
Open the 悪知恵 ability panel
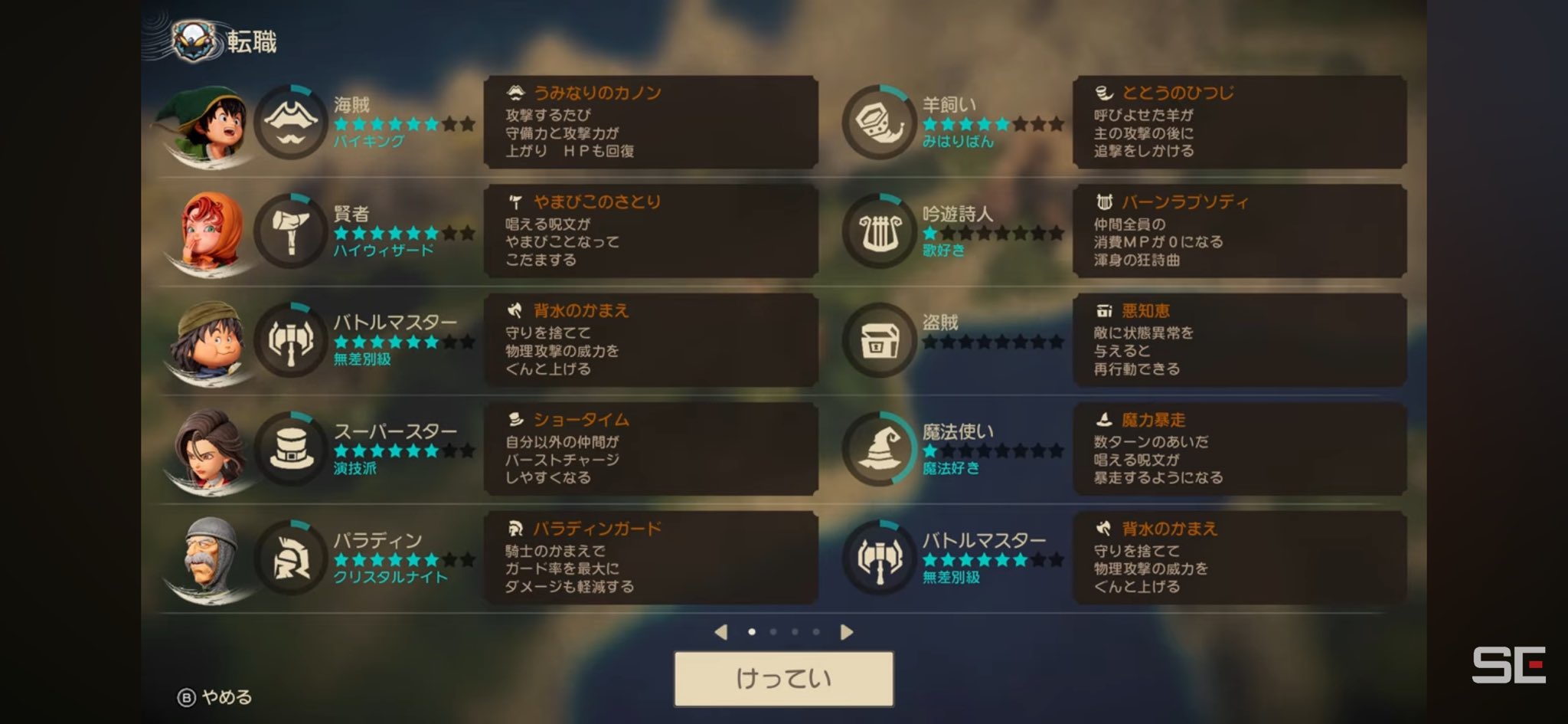point(1239,340)
